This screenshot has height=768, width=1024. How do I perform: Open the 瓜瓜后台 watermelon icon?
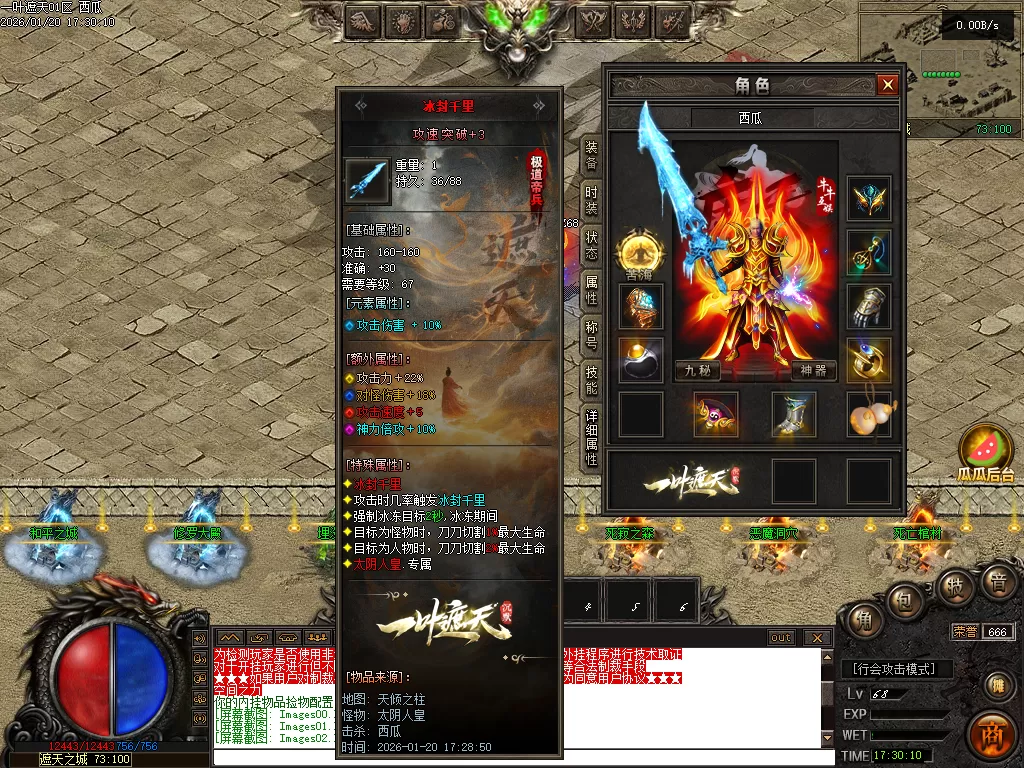click(x=986, y=452)
